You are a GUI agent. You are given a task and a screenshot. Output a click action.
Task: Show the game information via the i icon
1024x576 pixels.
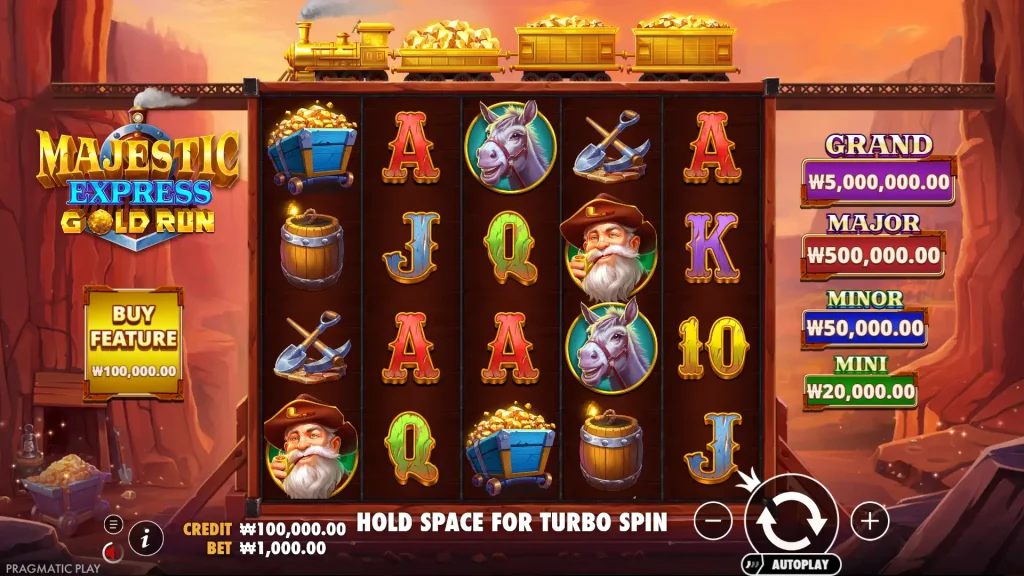pos(146,537)
